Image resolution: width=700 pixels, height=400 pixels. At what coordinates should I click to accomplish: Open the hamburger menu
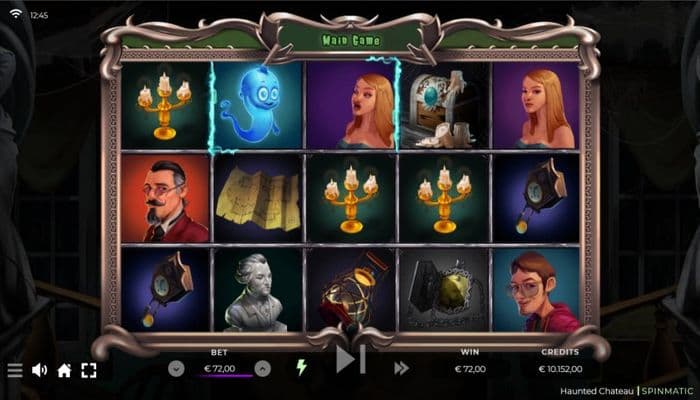click(x=15, y=370)
